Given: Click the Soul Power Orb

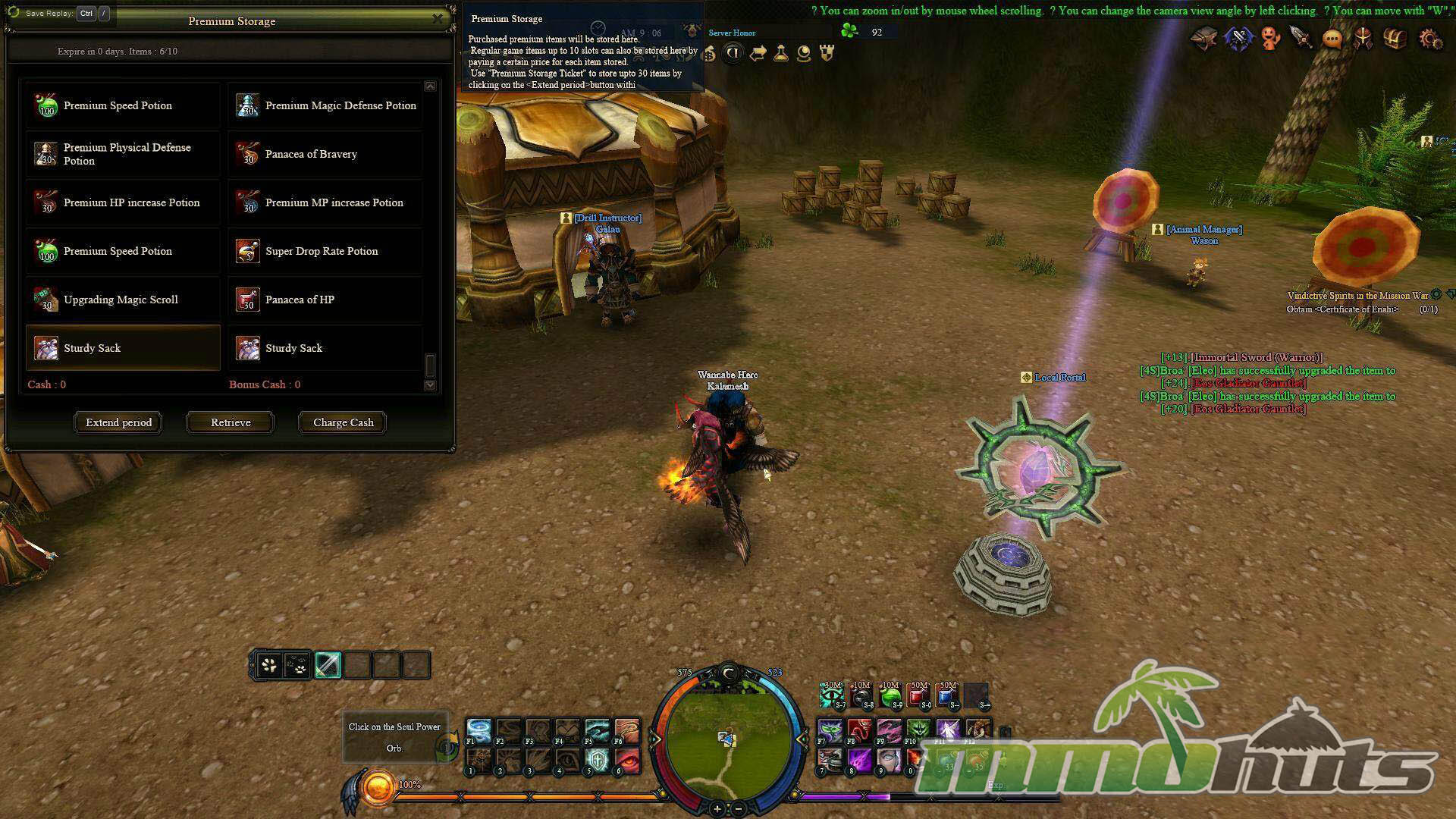Looking at the screenshot, I should [x=377, y=789].
